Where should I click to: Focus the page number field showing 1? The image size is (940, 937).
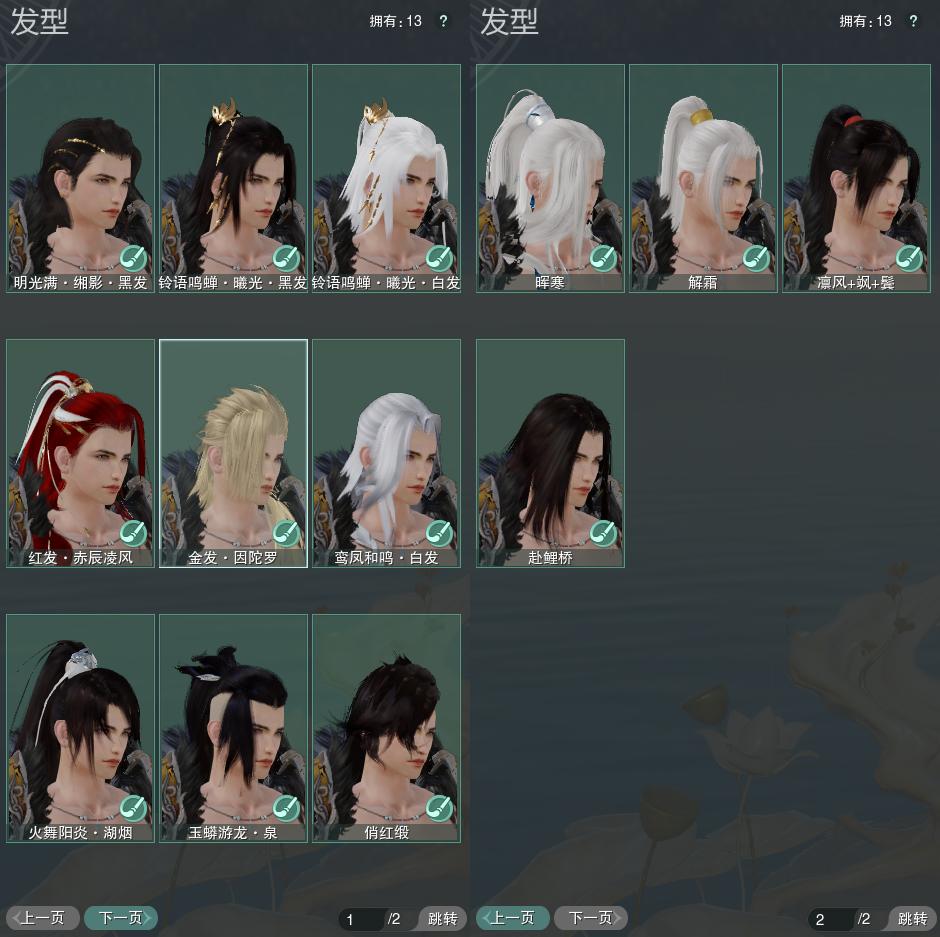pyautogui.click(x=361, y=919)
